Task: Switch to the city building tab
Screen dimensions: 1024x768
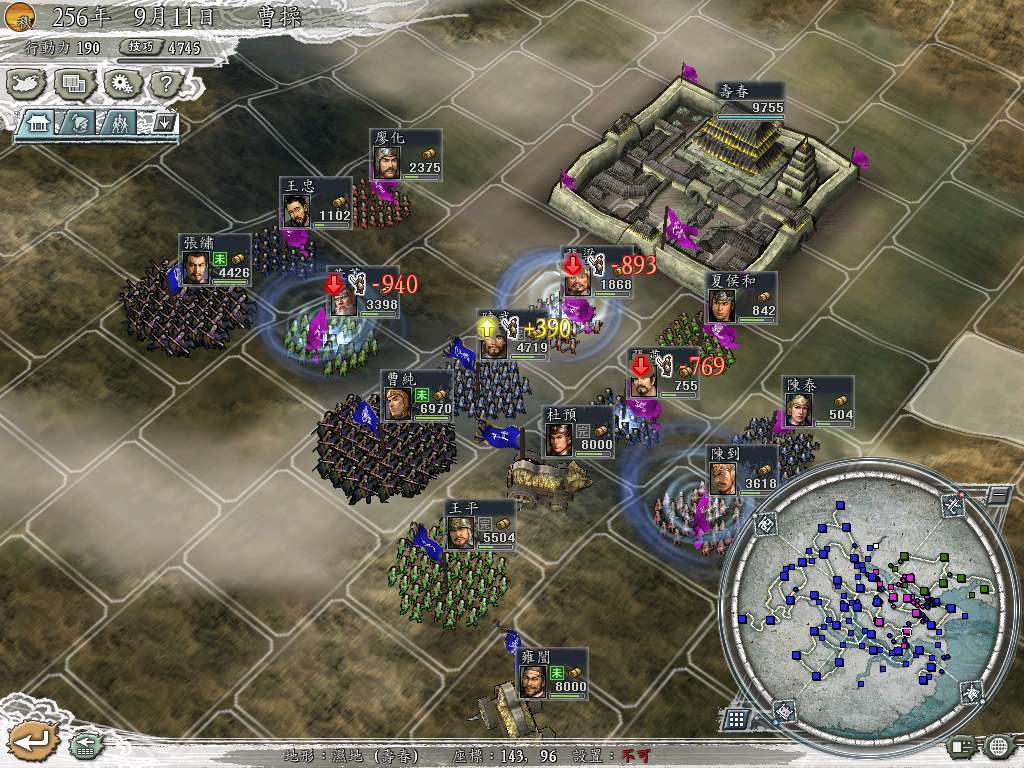Action: [40, 123]
